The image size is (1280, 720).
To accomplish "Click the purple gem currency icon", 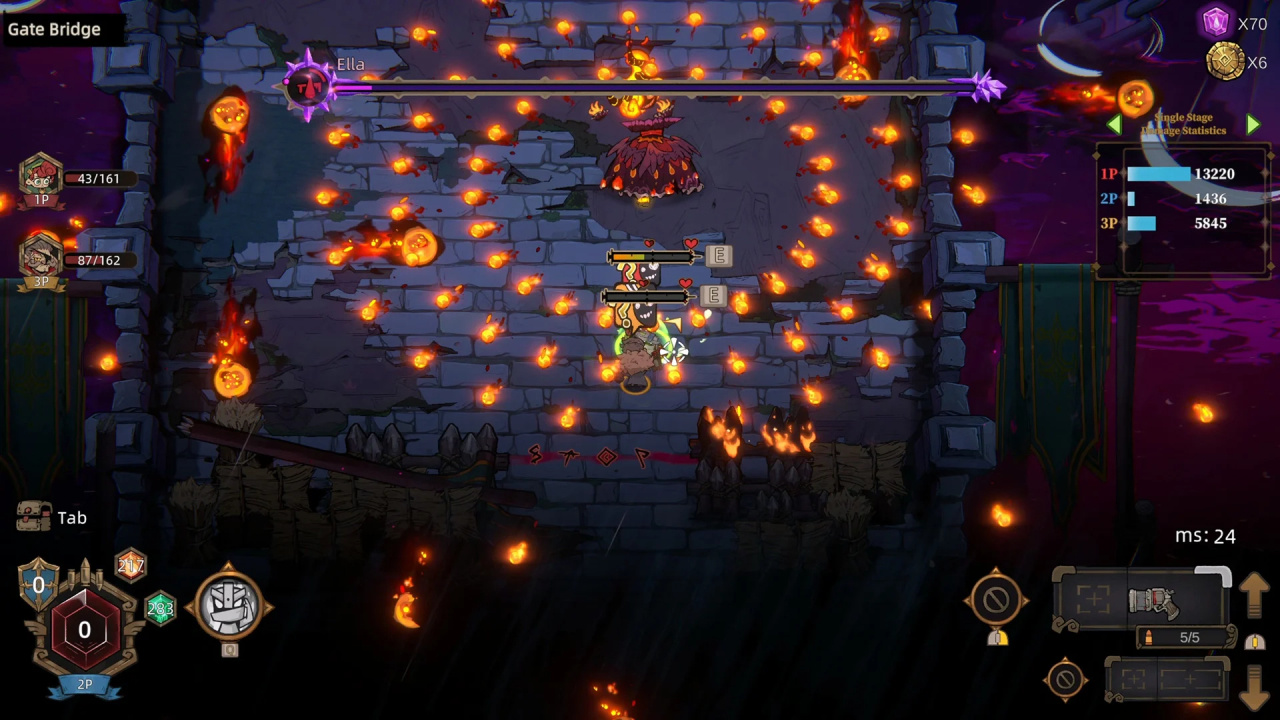I will click(1216, 22).
